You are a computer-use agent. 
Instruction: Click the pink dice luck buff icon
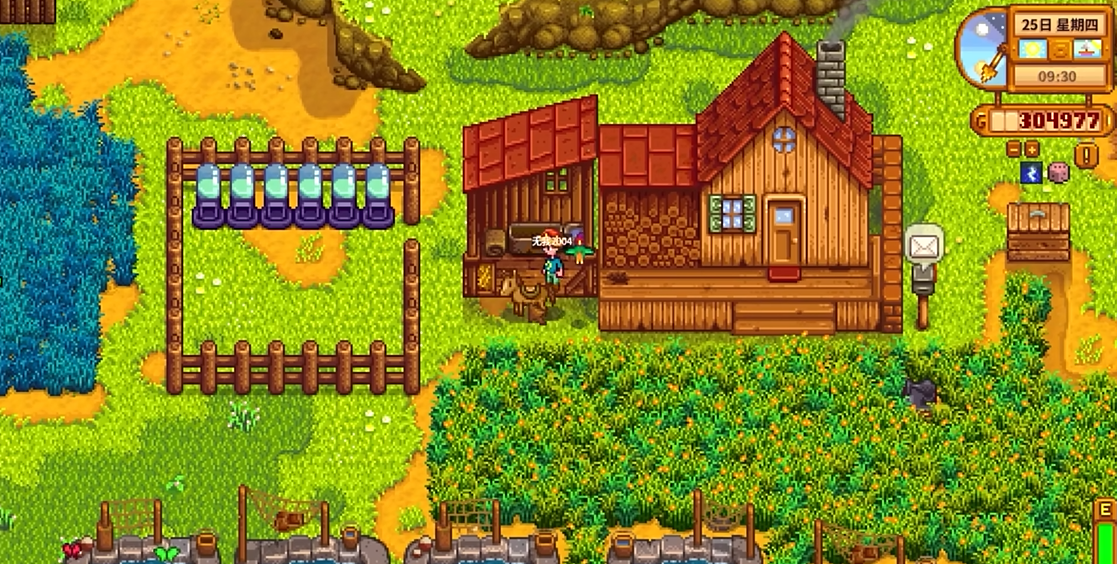point(1058,172)
